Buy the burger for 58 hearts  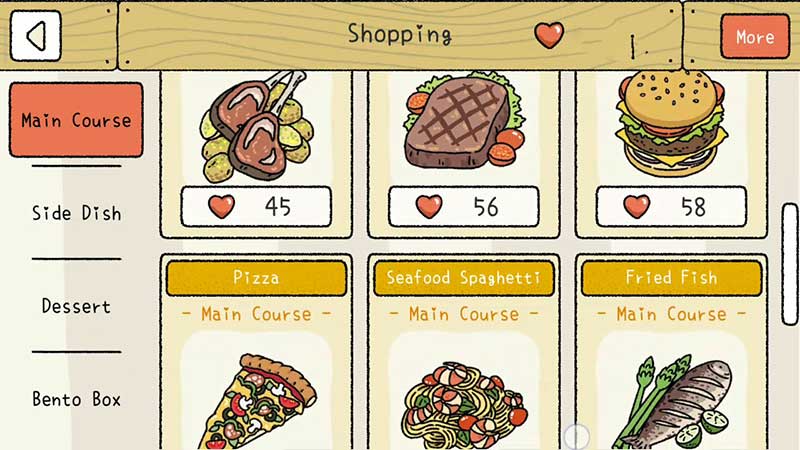(x=671, y=207)
